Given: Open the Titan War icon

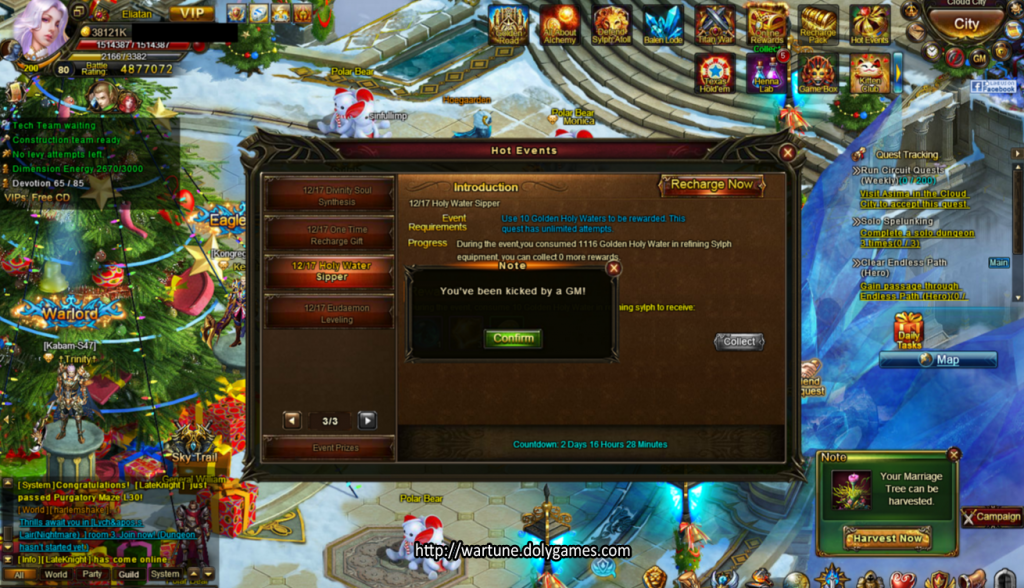Looking at the screenshot, I should (715, 24).
